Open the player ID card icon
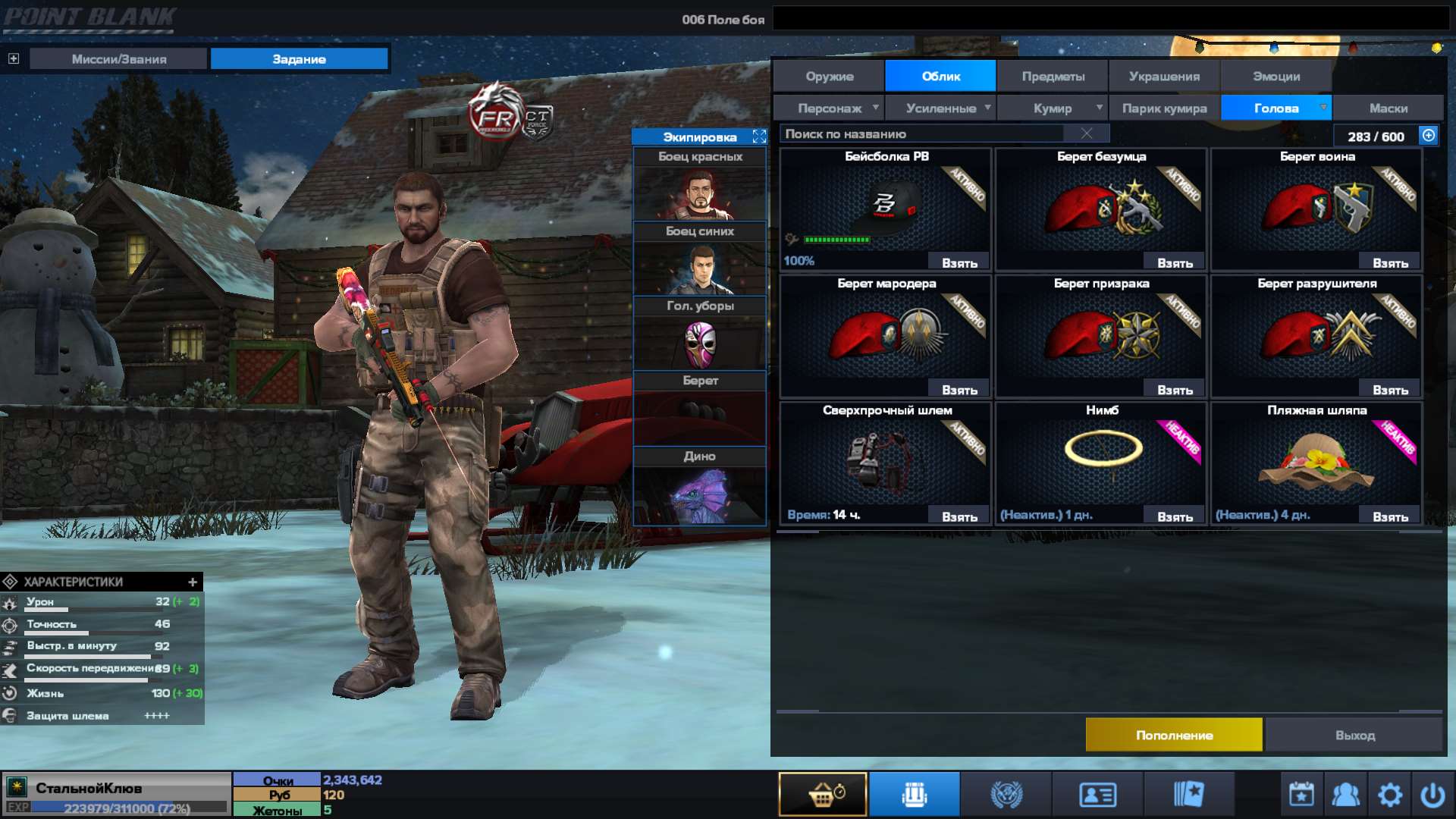This screenshot has height=819, width=1456. coord(1096,793)
